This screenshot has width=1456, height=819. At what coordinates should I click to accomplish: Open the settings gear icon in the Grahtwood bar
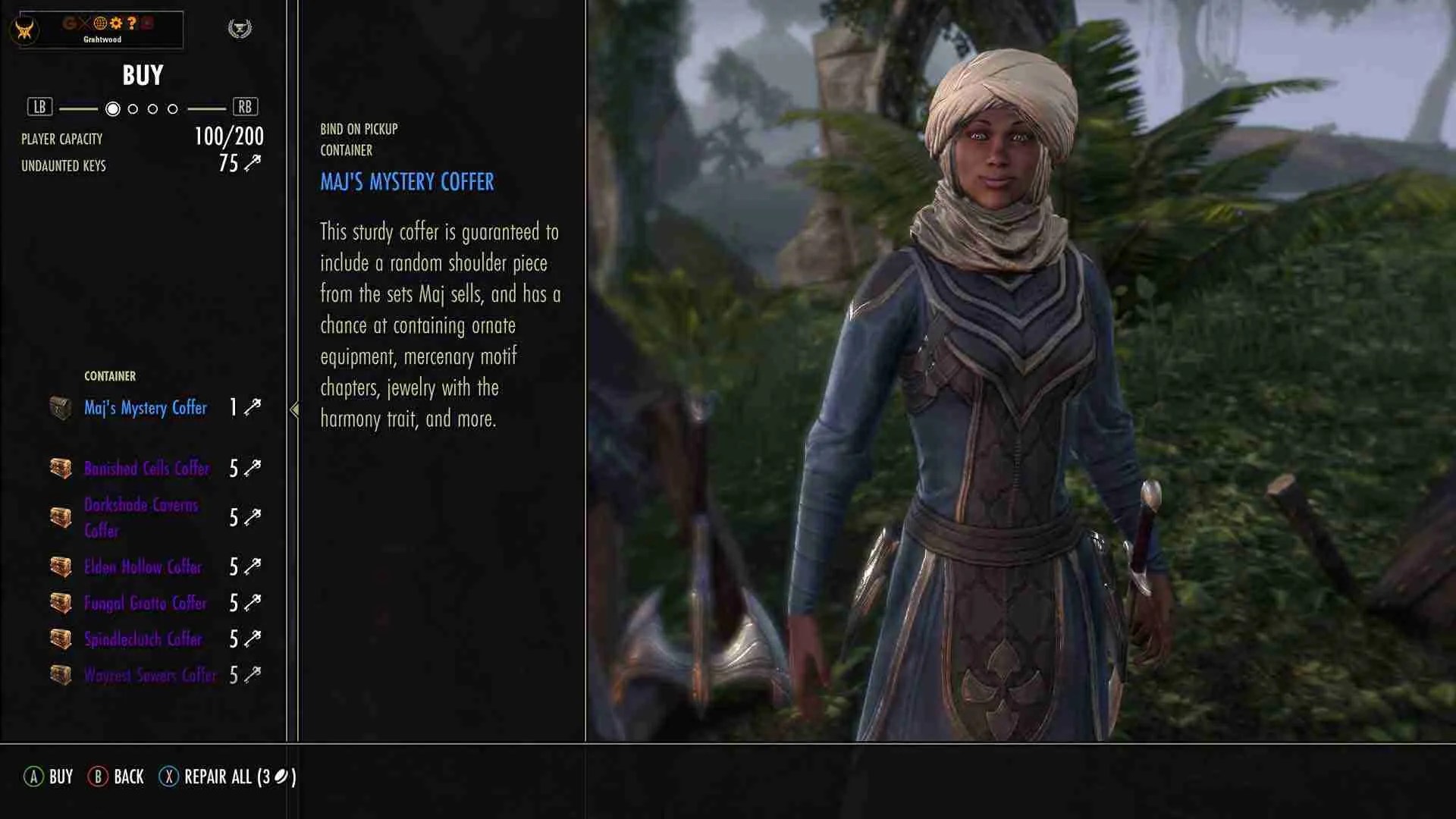coord(115,23)
